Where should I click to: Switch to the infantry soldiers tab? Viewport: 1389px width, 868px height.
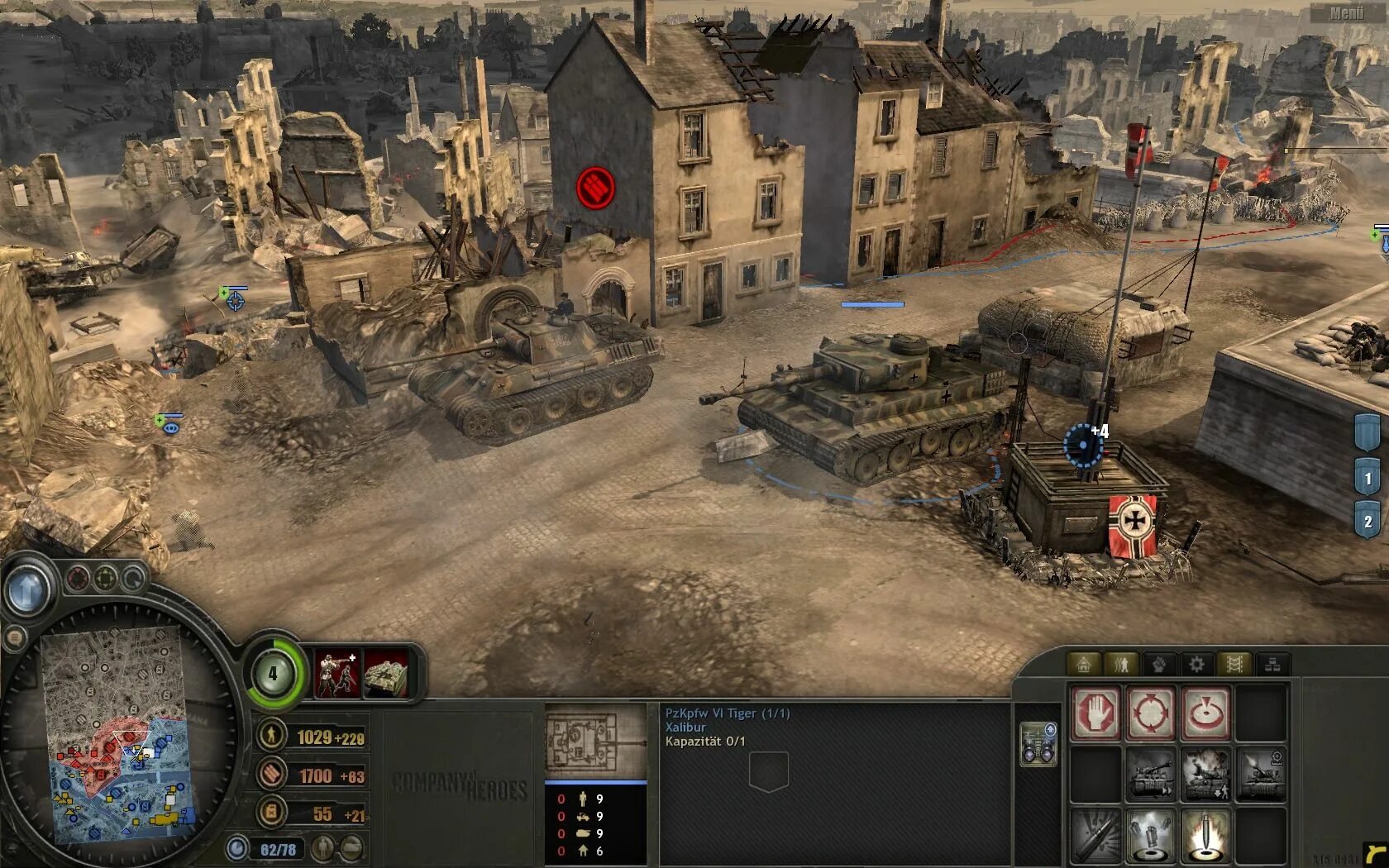[1121, 664]
